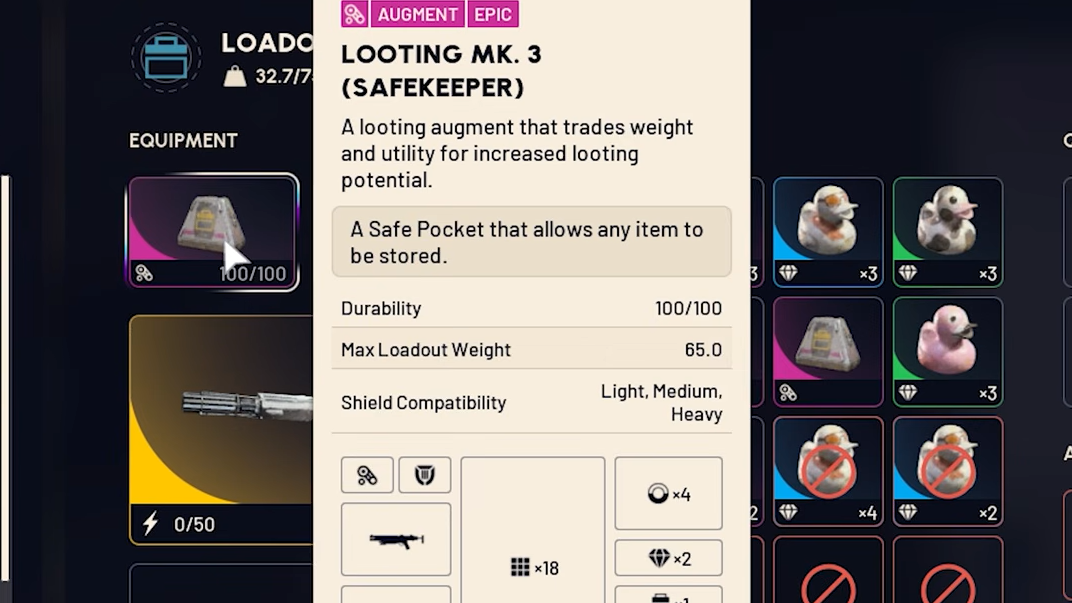Screen dimensions: 1072x603
Task: Pick the cow-spotted rubber duck stack
Action: 947,231
